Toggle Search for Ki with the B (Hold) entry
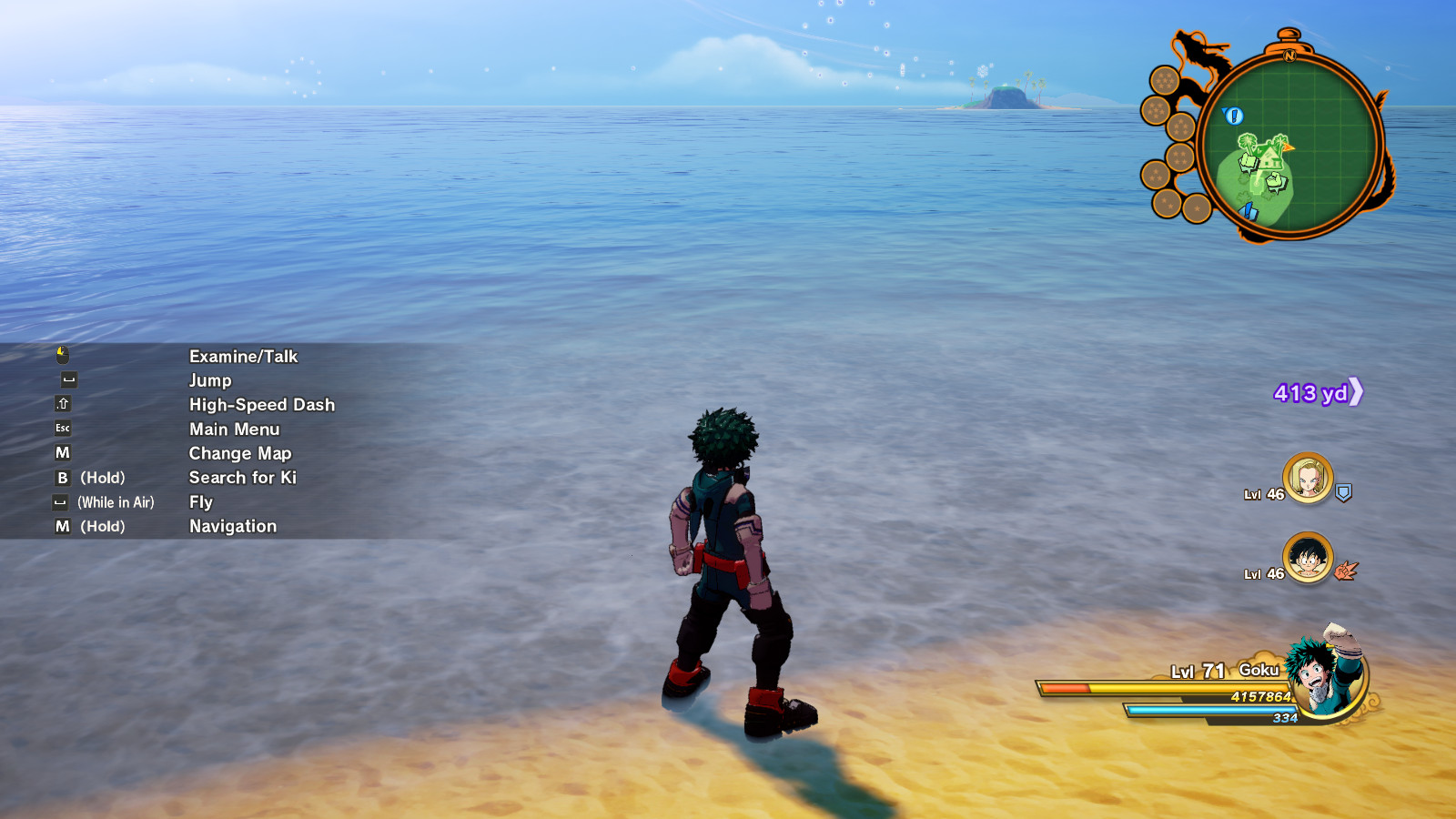 tap(241, 477)
